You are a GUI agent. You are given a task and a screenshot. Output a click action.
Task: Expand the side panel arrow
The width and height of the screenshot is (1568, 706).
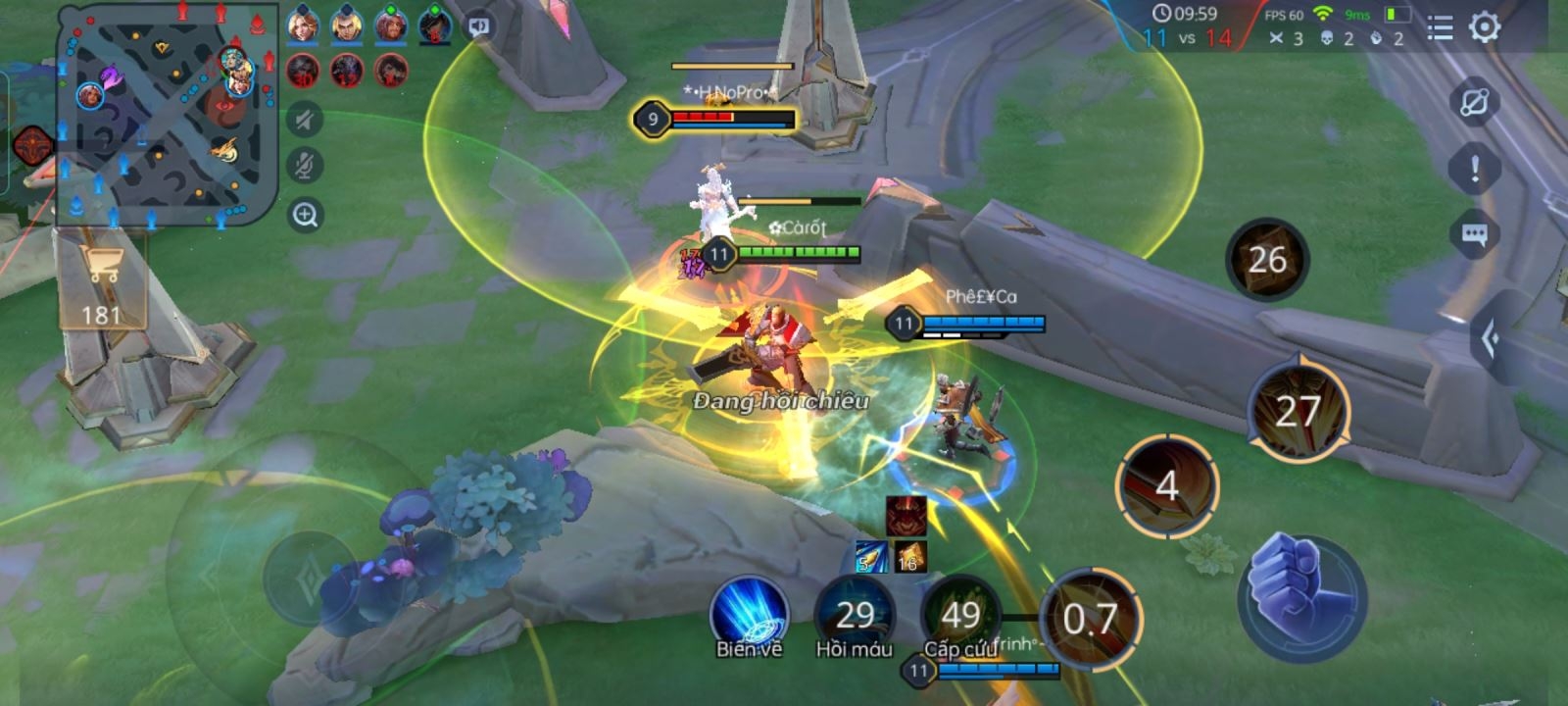1492,339
